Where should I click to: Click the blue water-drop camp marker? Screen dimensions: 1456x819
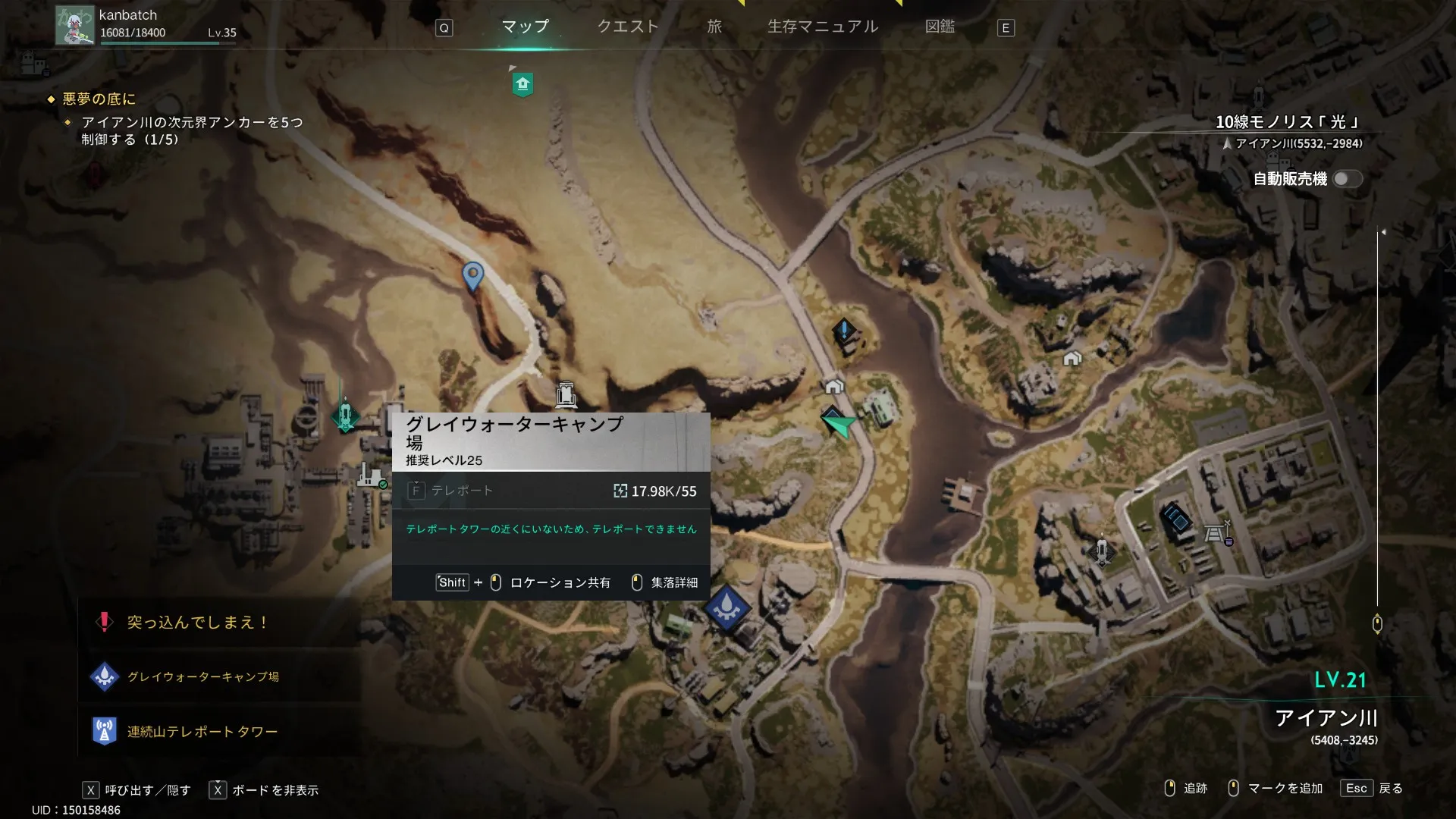point(726,607)
